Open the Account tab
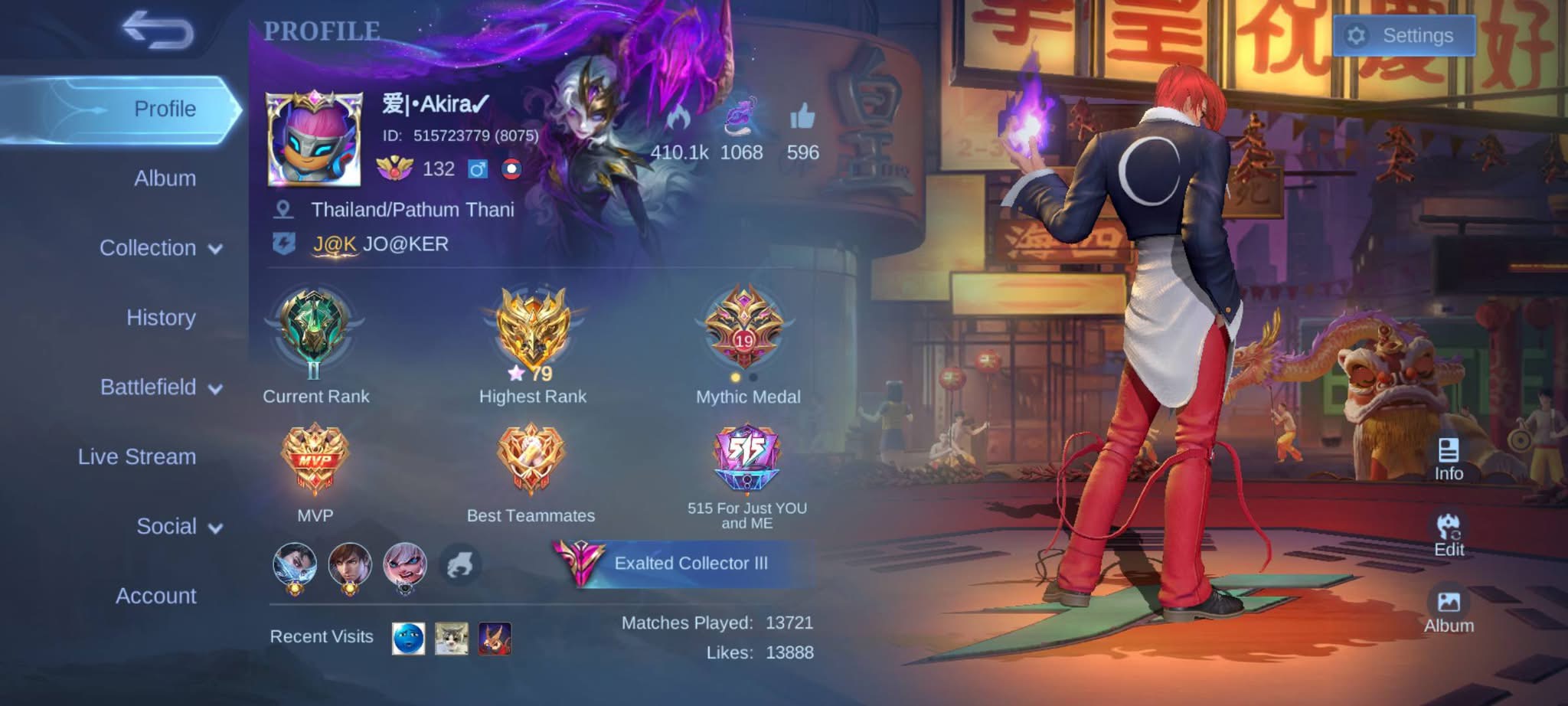 click(155, 596)
